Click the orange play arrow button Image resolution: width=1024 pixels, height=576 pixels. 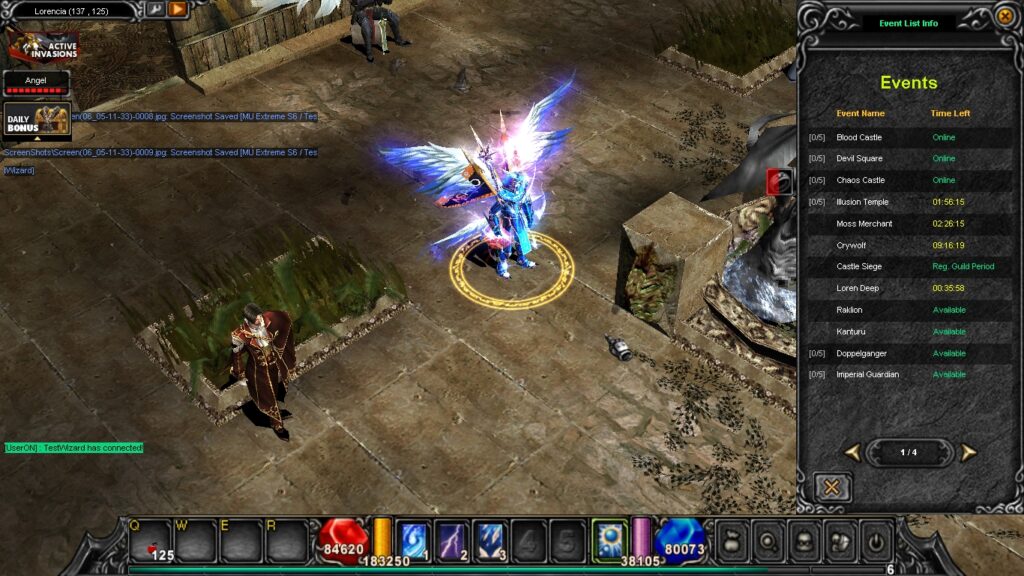coord(178,10)
